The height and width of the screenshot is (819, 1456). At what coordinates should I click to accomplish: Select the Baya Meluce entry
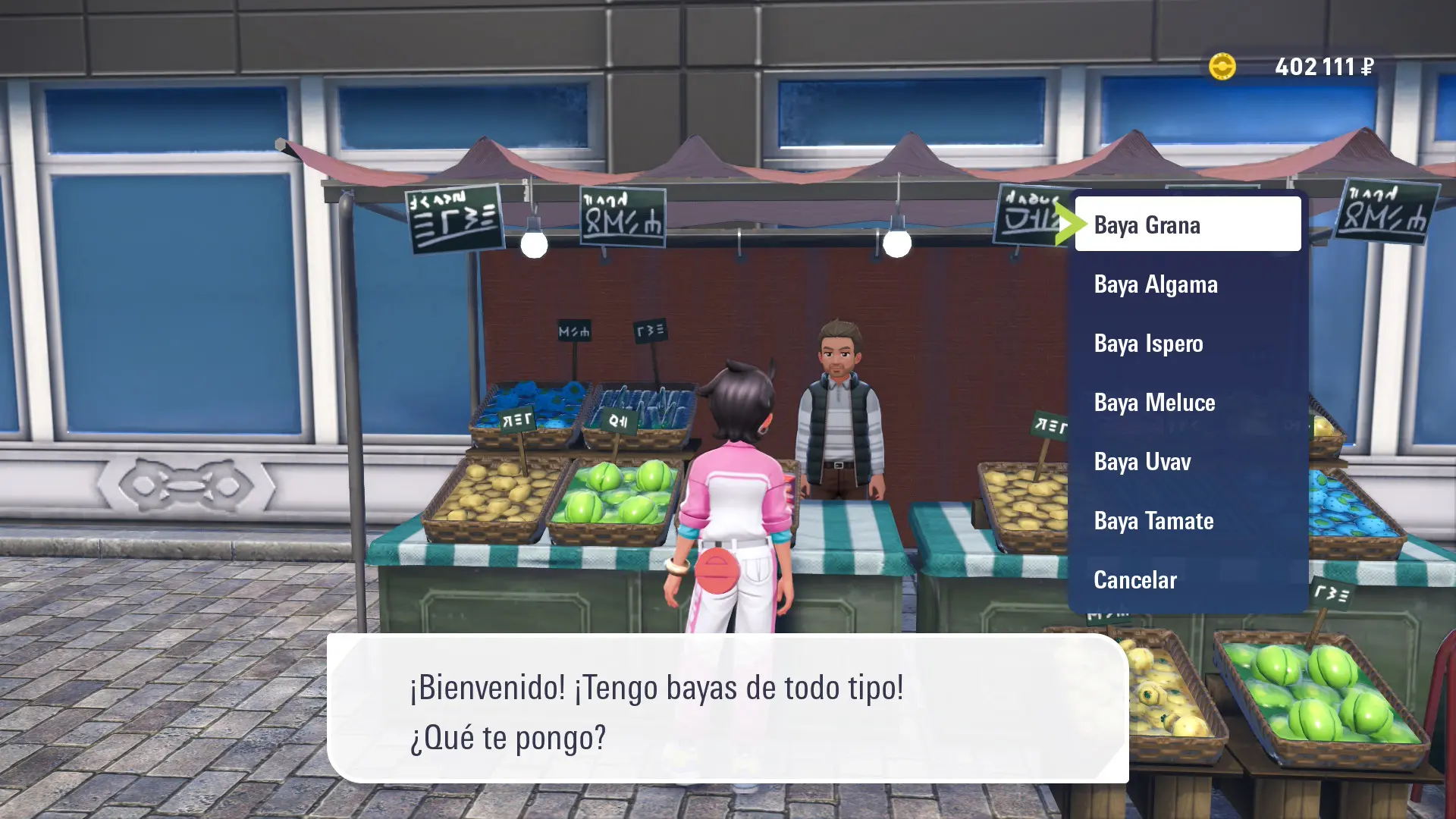pos(1187,403)
